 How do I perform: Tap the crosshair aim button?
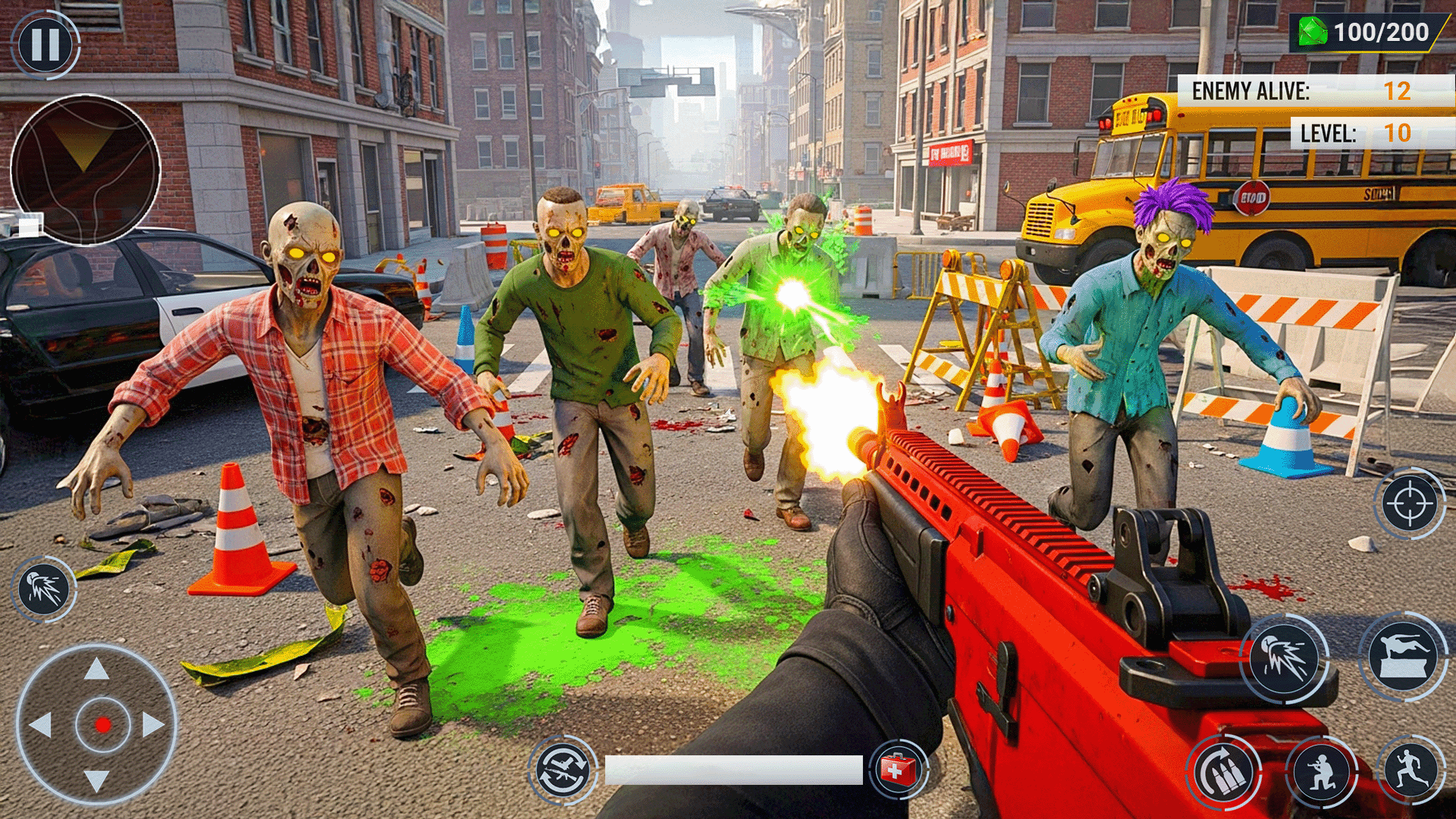point(1409,504)
